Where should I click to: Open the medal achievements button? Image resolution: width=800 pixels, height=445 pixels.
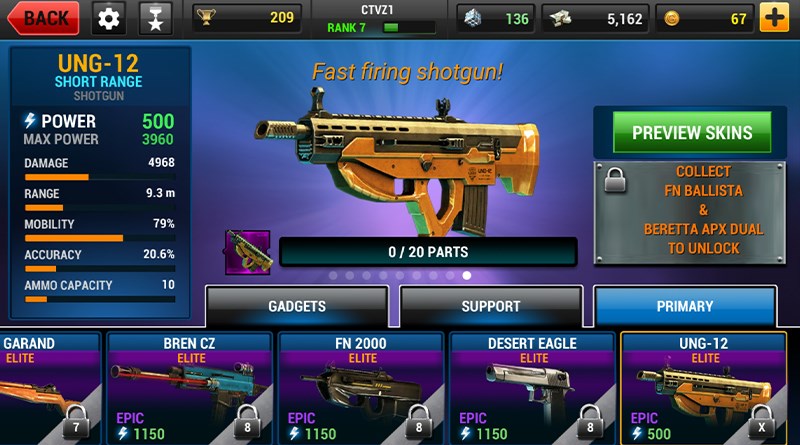pyautogui.click(x=155, y=18)
